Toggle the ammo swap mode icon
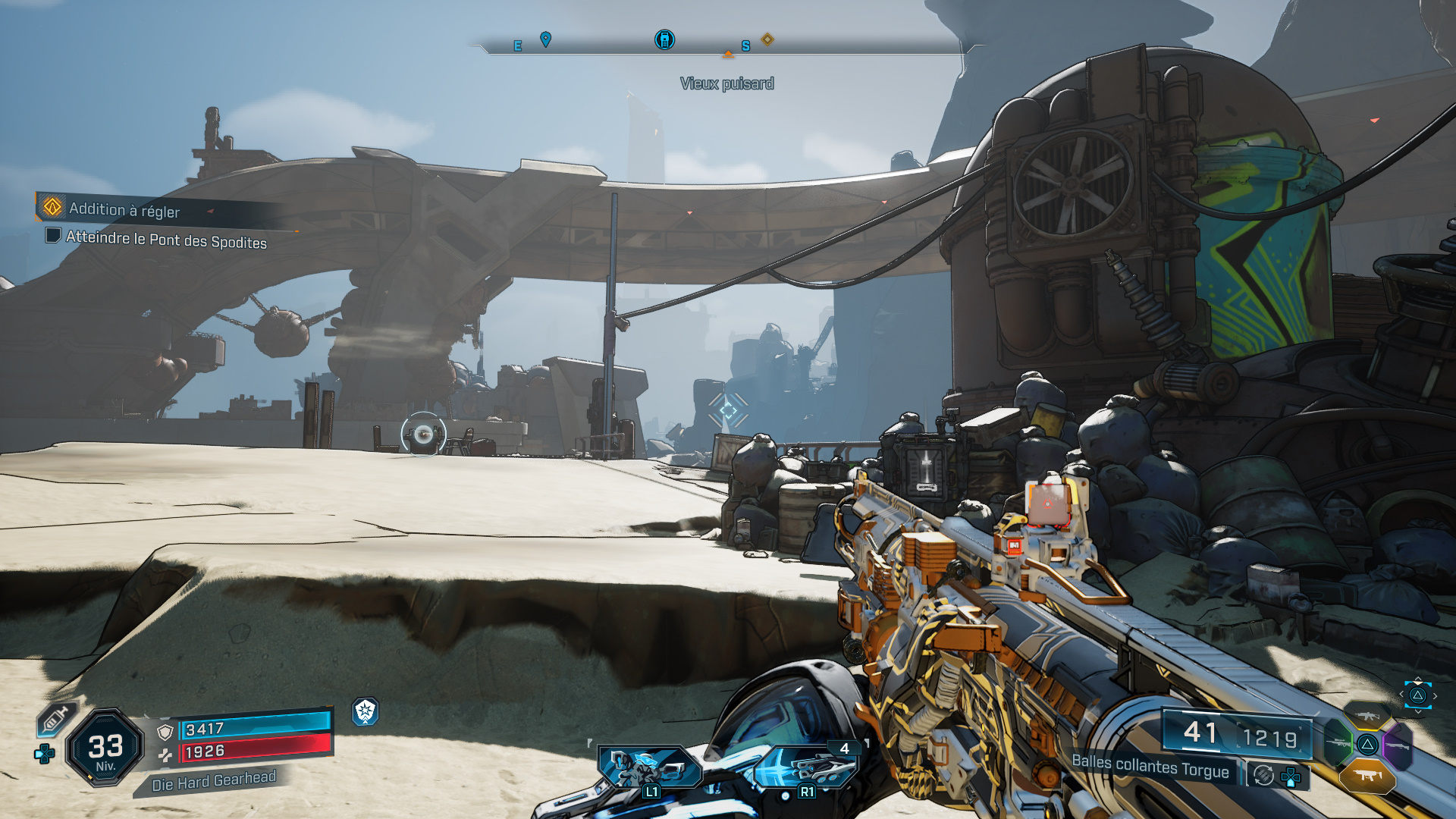This screenshot has width=1456, height=819. (x=1263, y=775)
